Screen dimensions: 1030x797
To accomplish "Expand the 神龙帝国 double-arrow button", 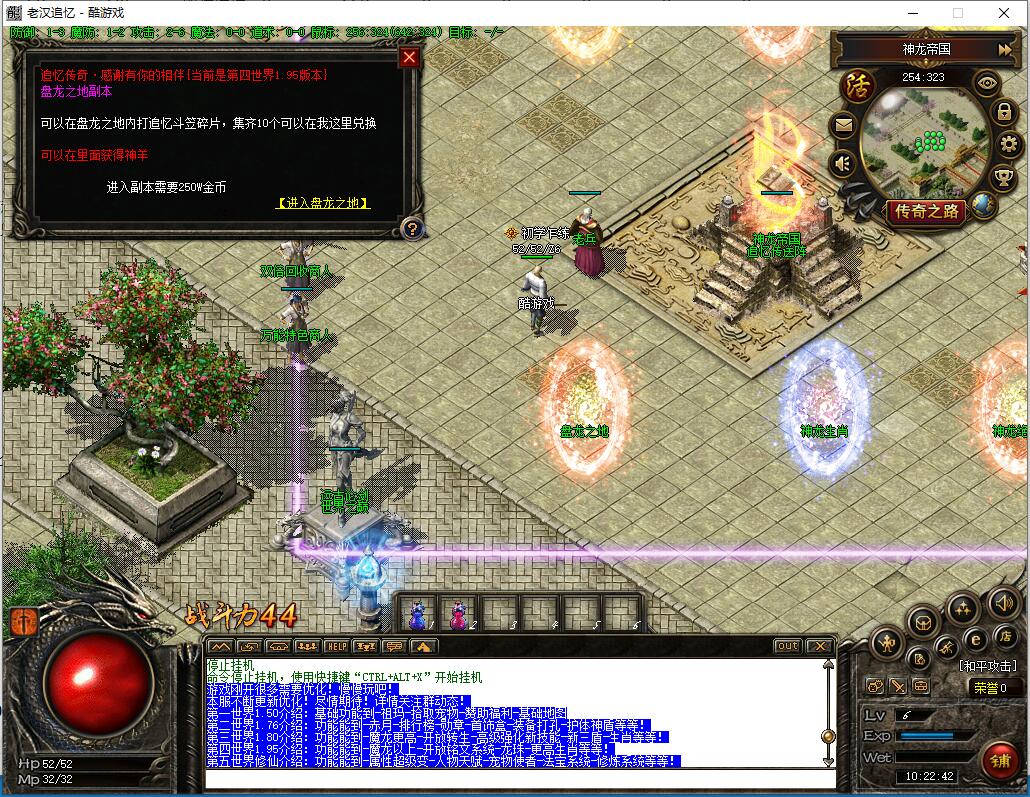I will coord(1004,49).
